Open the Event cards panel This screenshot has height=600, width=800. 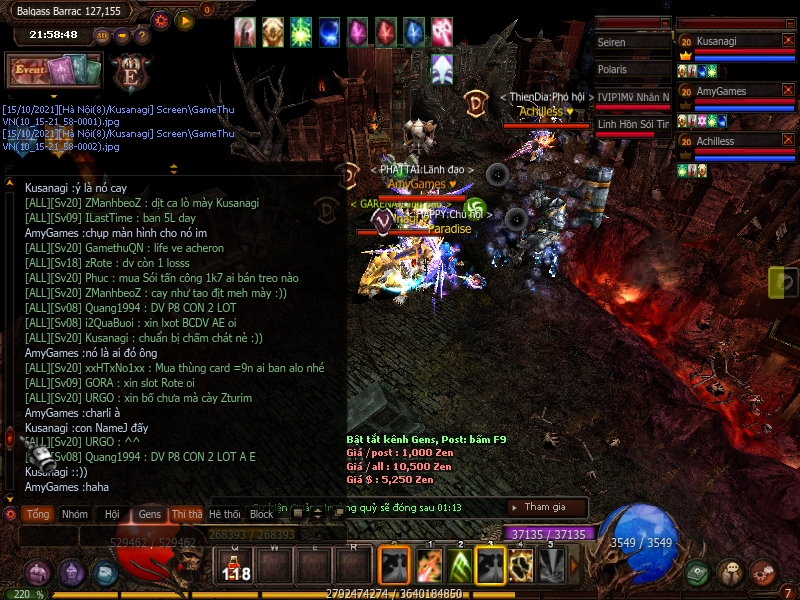[55, 71]
